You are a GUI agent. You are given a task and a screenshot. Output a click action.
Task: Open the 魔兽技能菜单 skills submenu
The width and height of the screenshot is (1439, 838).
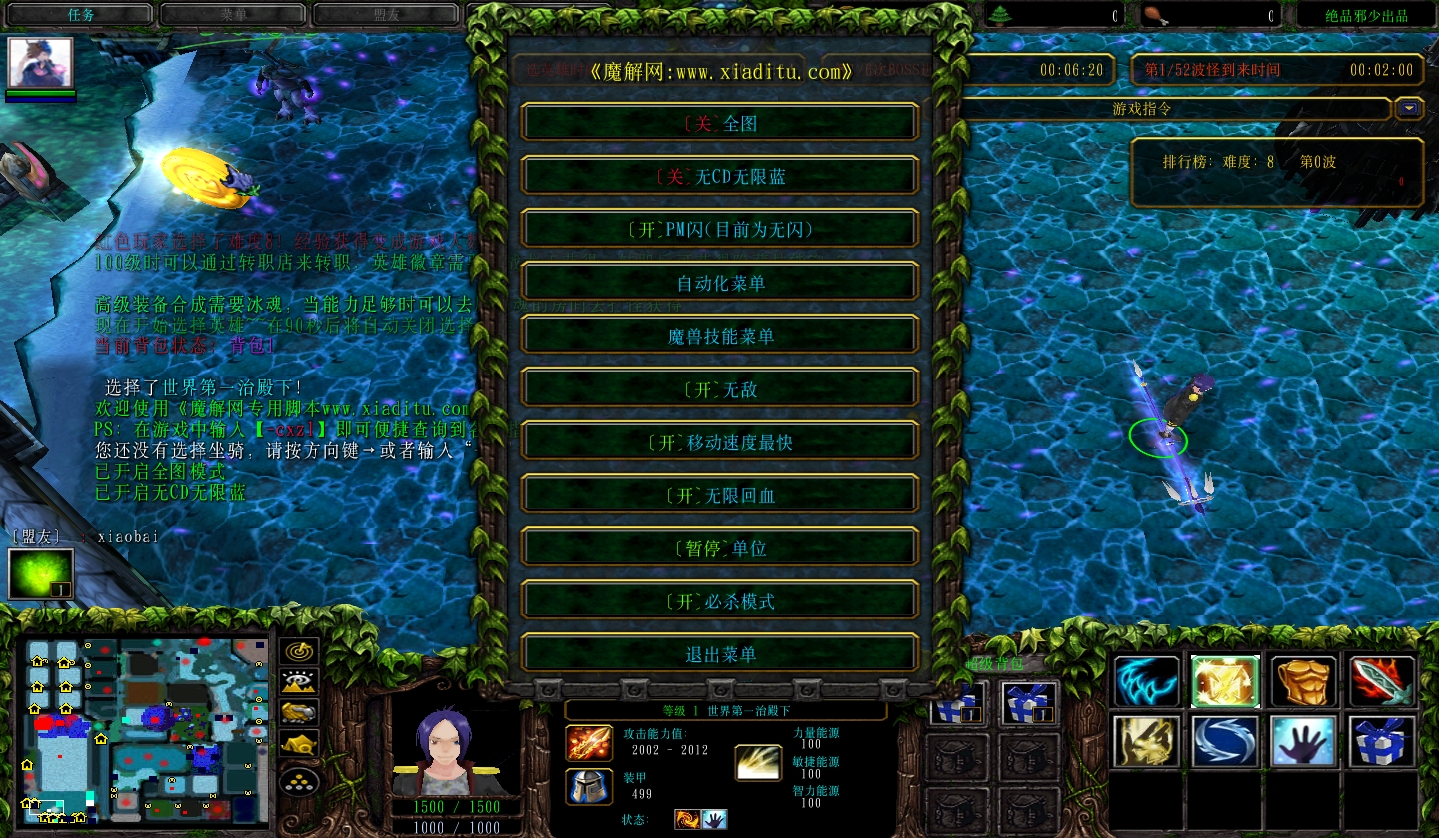pyautogui.click(x=720, y=336)
